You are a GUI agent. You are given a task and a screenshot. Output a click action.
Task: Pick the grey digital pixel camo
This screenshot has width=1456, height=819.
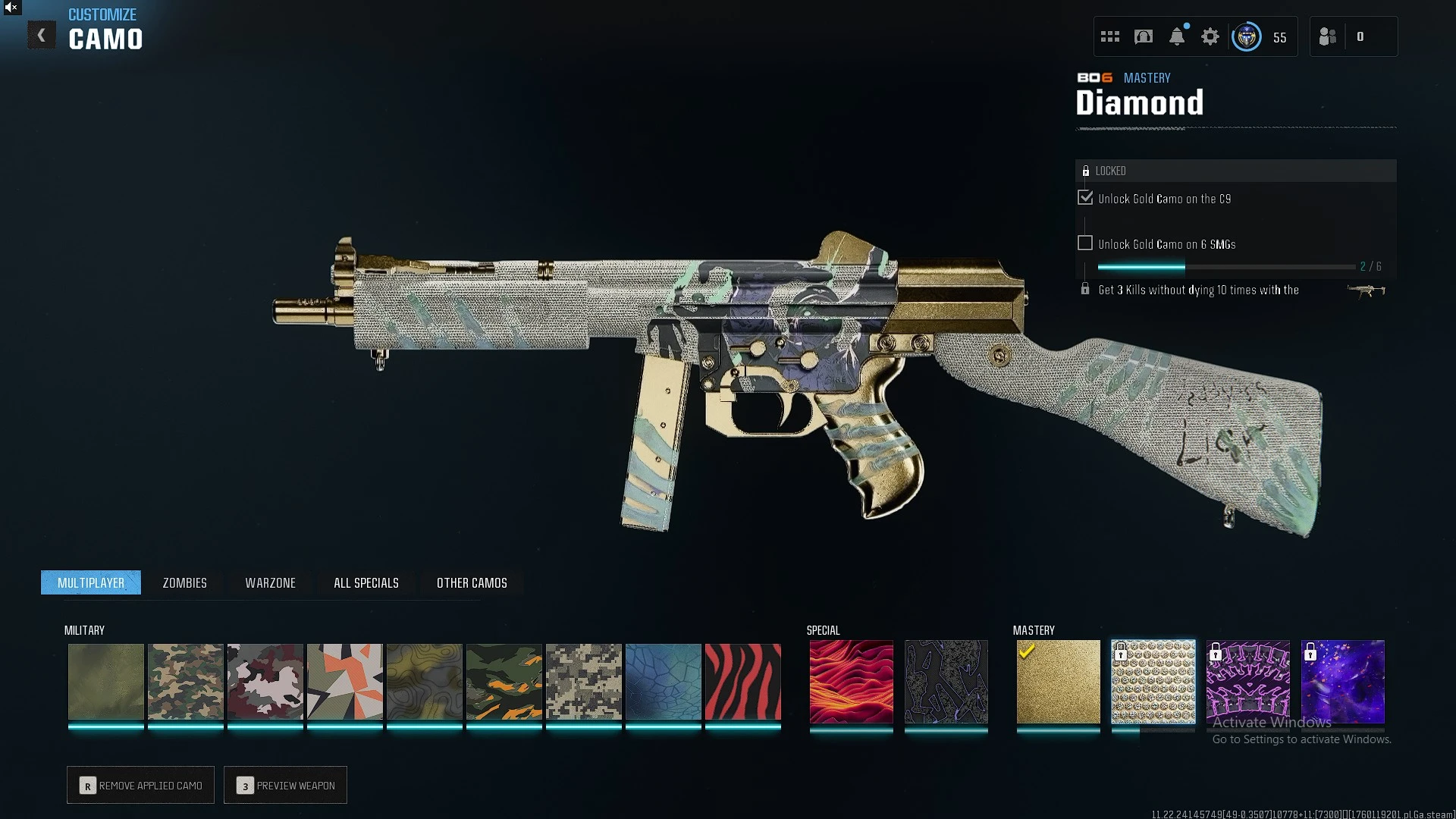click(583, 681)
